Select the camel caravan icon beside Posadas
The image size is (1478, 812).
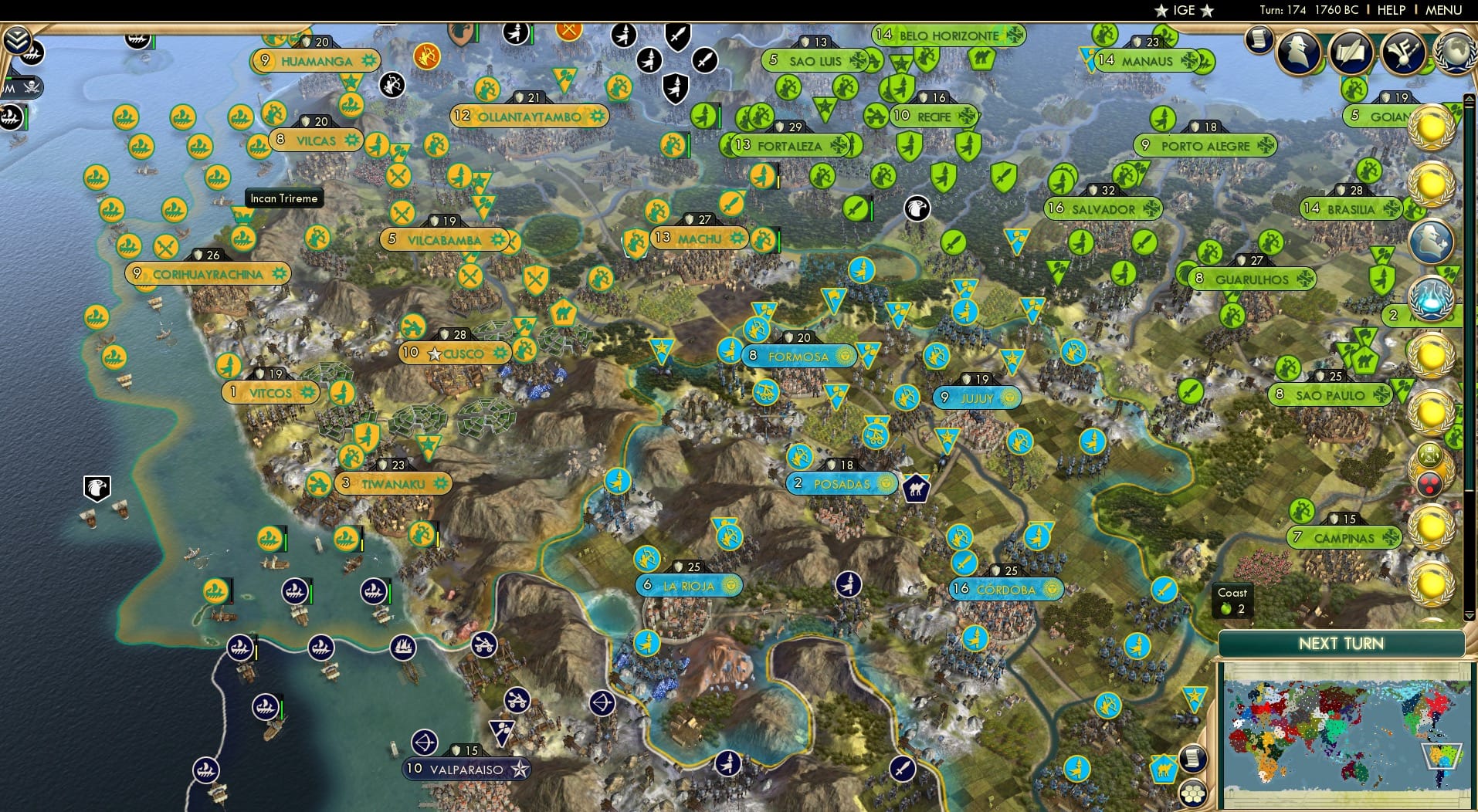(916, 487)
